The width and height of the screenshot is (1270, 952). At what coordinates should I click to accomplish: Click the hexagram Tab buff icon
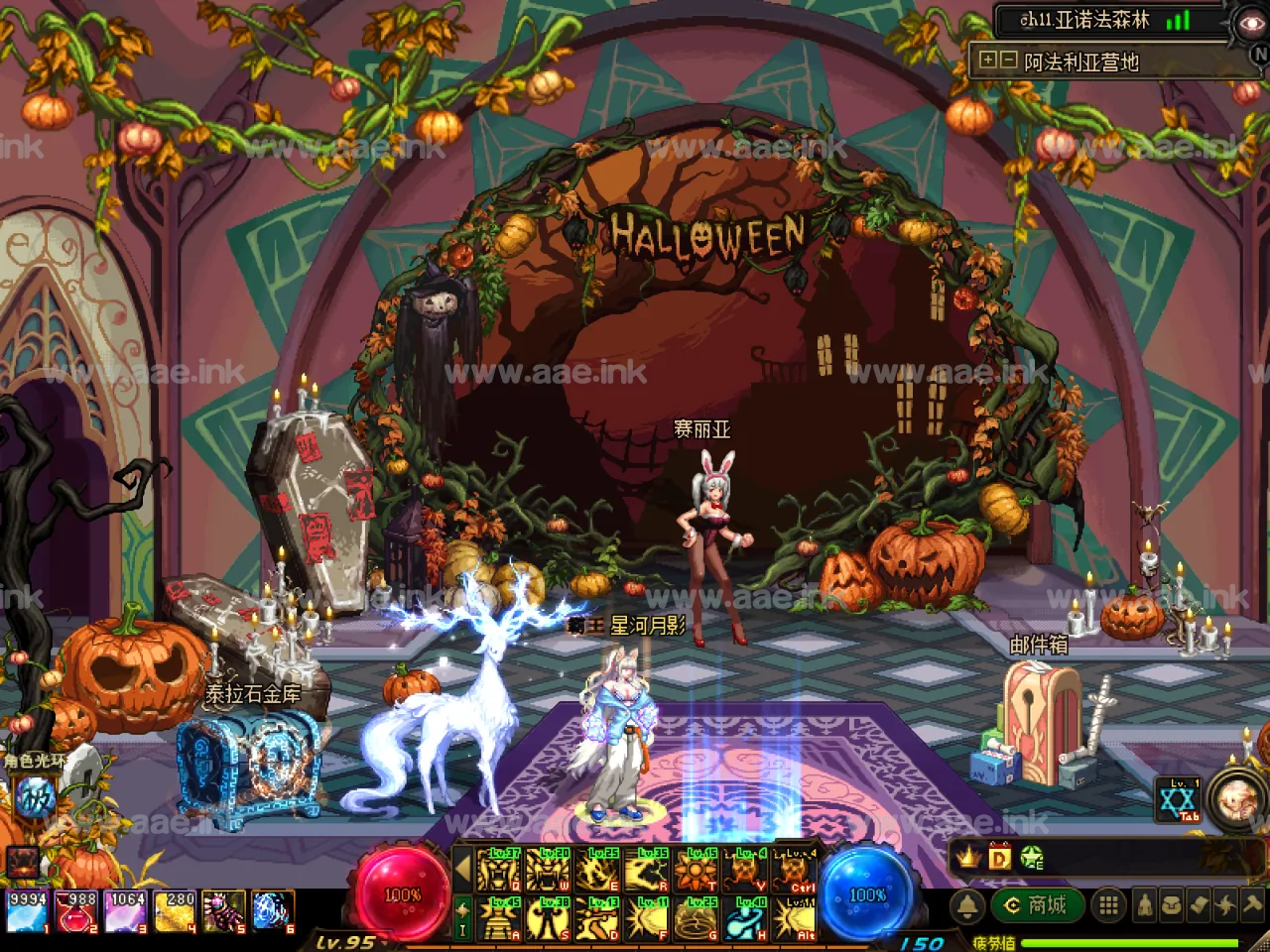coord(1181,799)
